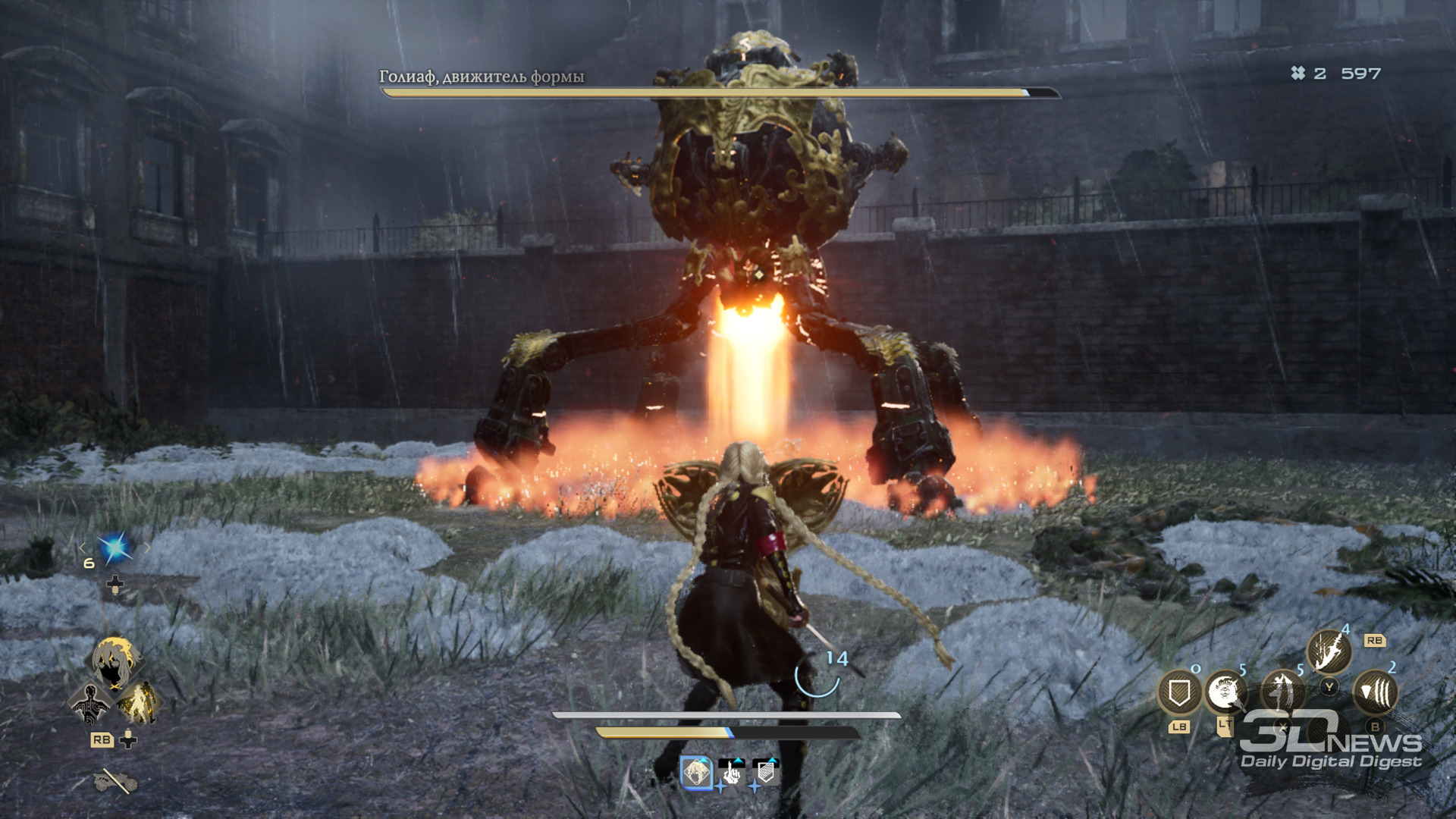Viewport: 1456px width, 819px height.
Task: Select the blue star consumable item
Action: [x=115, y=548]
